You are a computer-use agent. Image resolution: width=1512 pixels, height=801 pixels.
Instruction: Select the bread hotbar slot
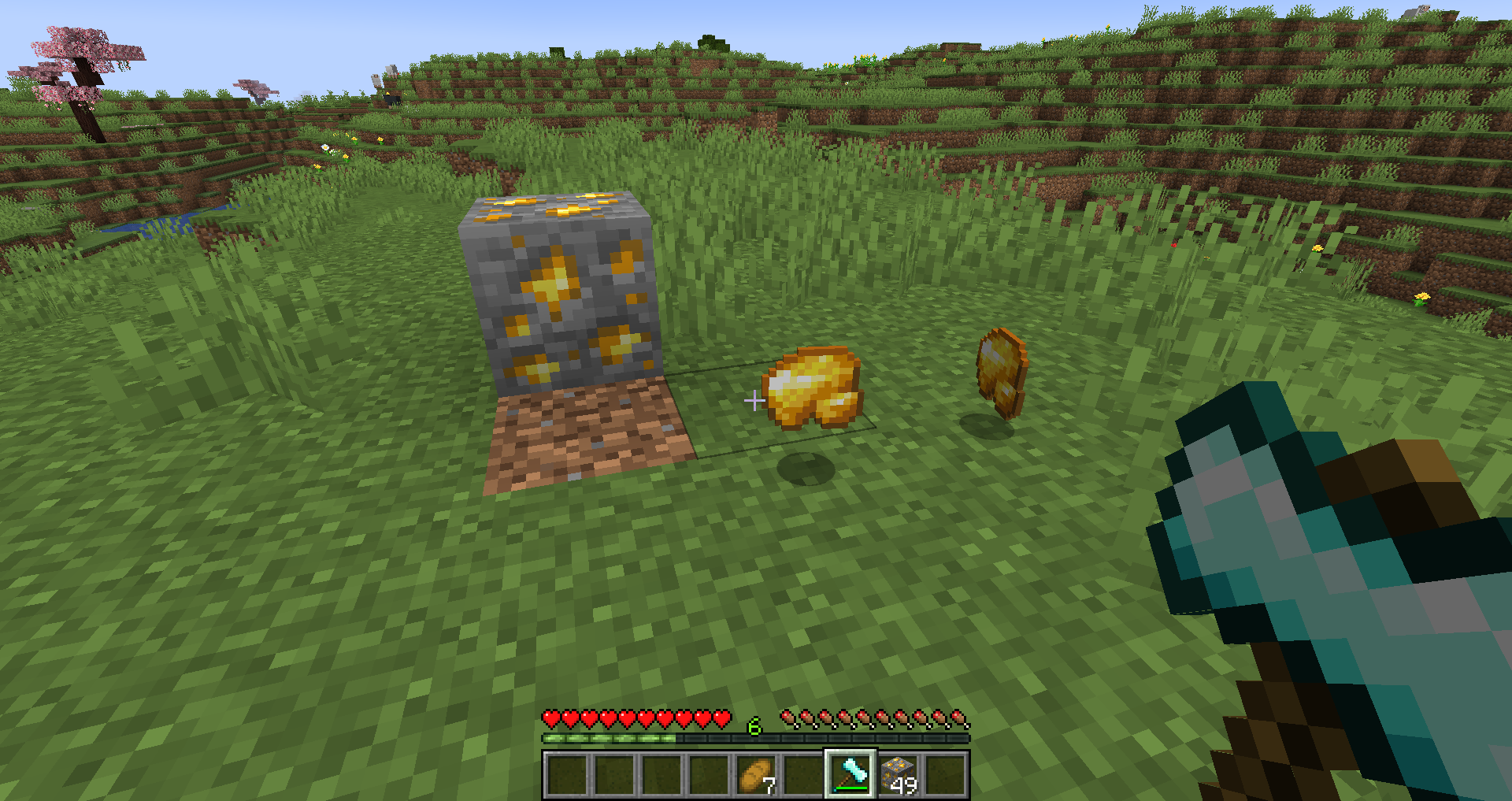coord(755,774)
